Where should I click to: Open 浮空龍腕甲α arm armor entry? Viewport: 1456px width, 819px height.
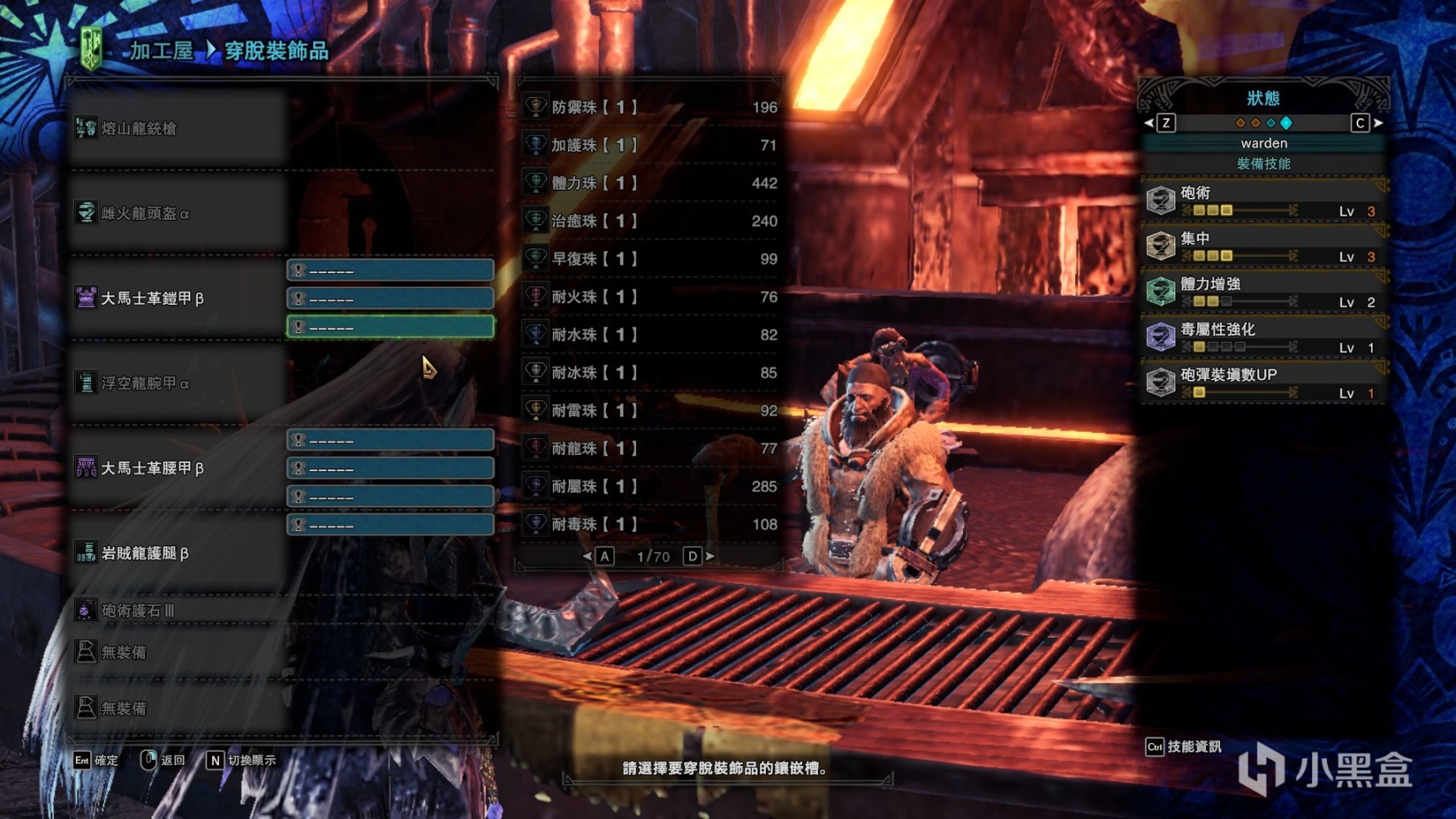[145, 383]
